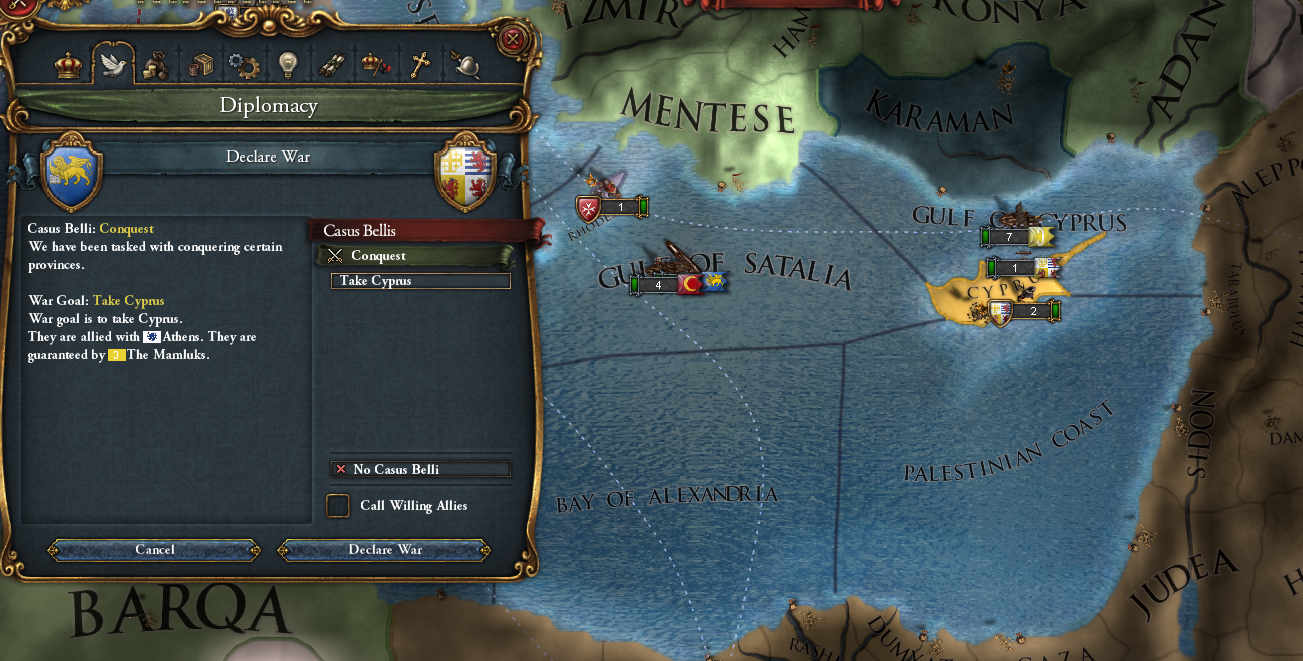Confirm with the Declare War button

(385, 549)
